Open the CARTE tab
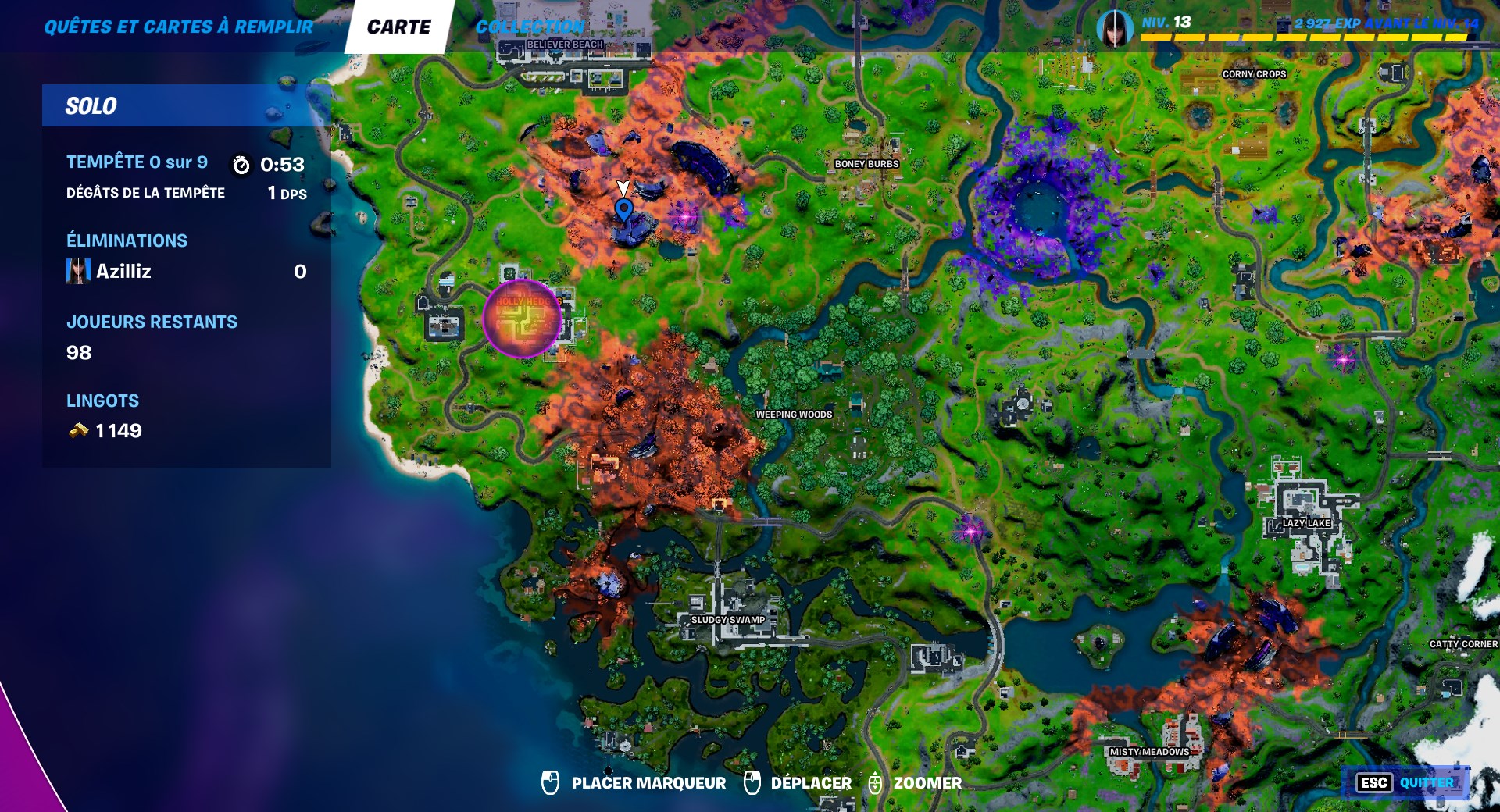The width and height of the screenshot is (1500, 812). (400, 26)
